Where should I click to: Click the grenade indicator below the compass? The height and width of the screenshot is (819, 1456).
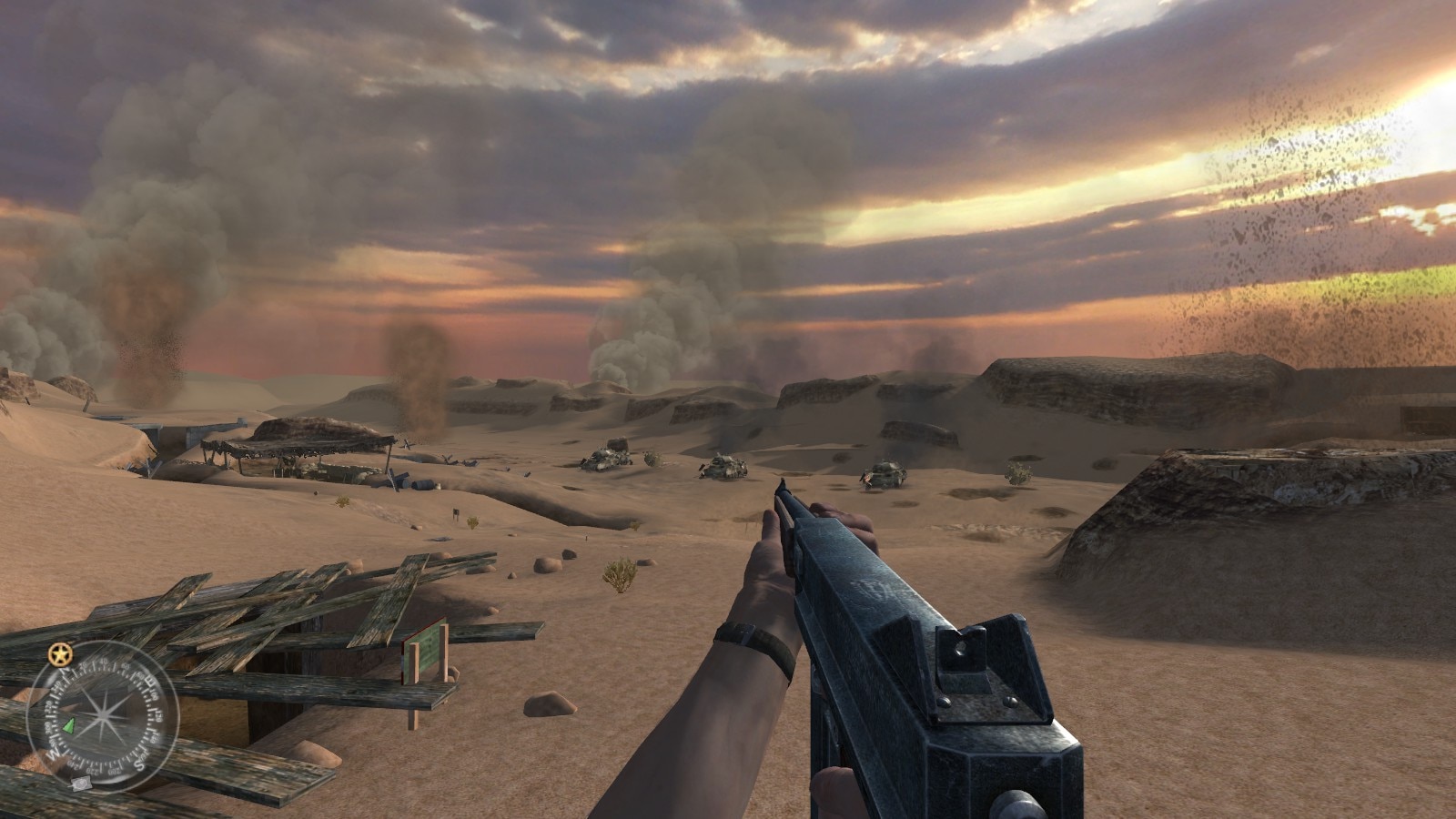coord(82,784)
